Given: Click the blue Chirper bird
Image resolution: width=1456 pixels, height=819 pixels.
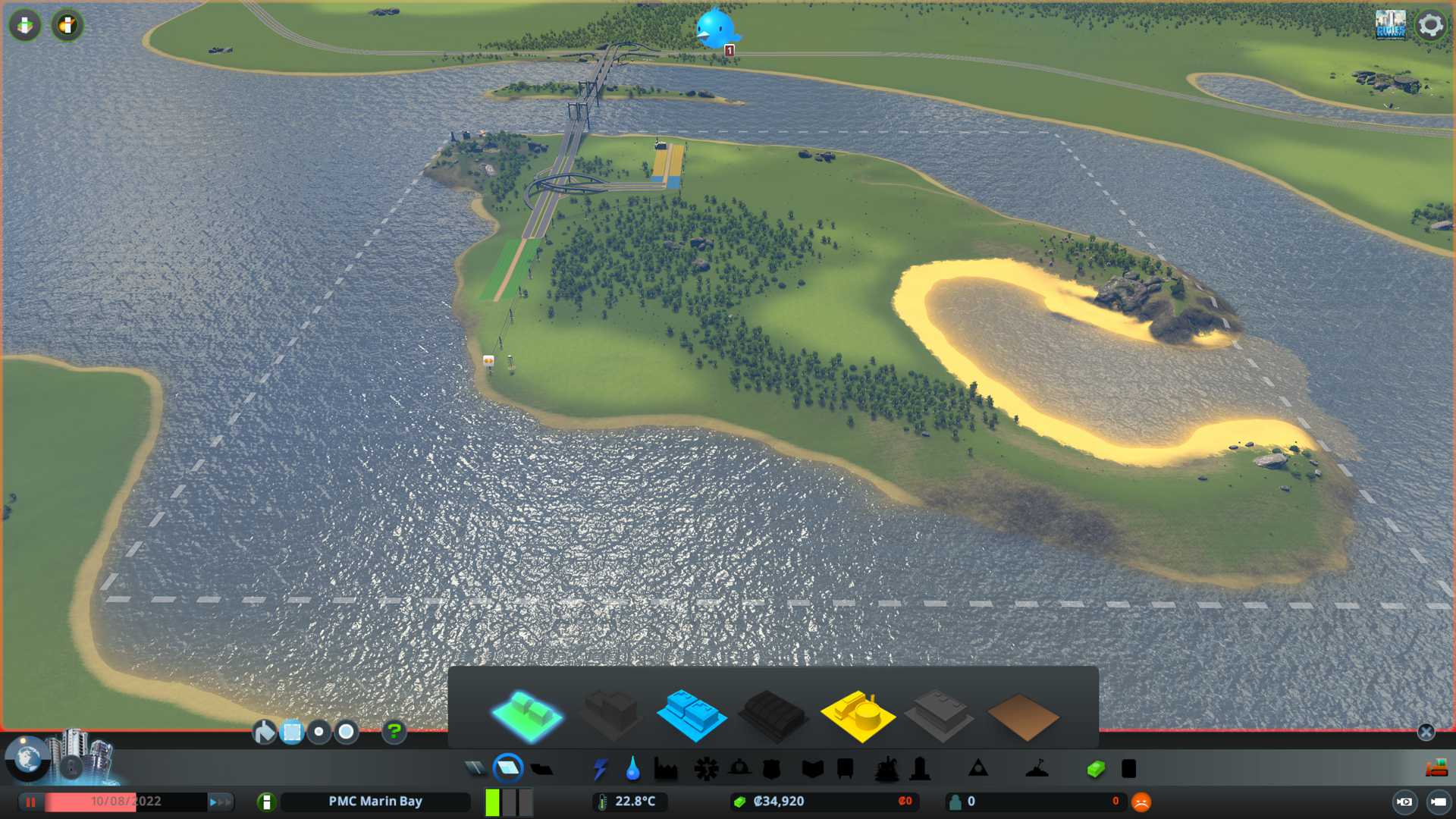Looking at the screenshot, I should pos(715,29).
